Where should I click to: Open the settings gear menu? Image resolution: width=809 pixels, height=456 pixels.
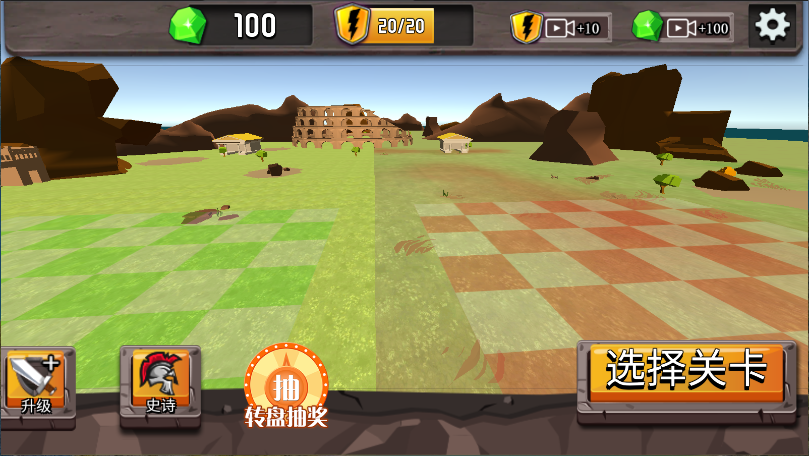pyautogui.click(x=772, y=26)
